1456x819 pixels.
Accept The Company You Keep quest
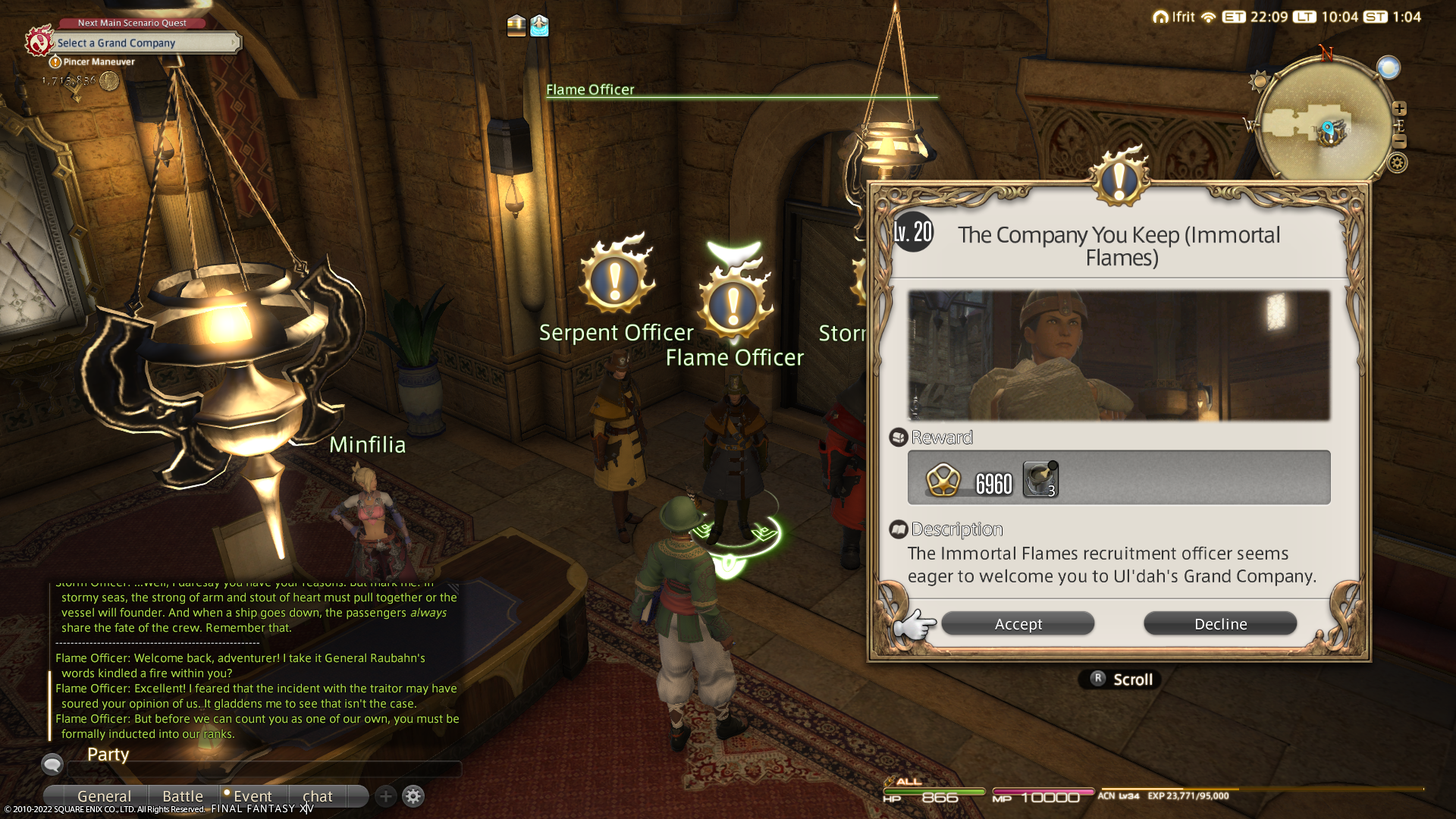tap(1018, 624)
